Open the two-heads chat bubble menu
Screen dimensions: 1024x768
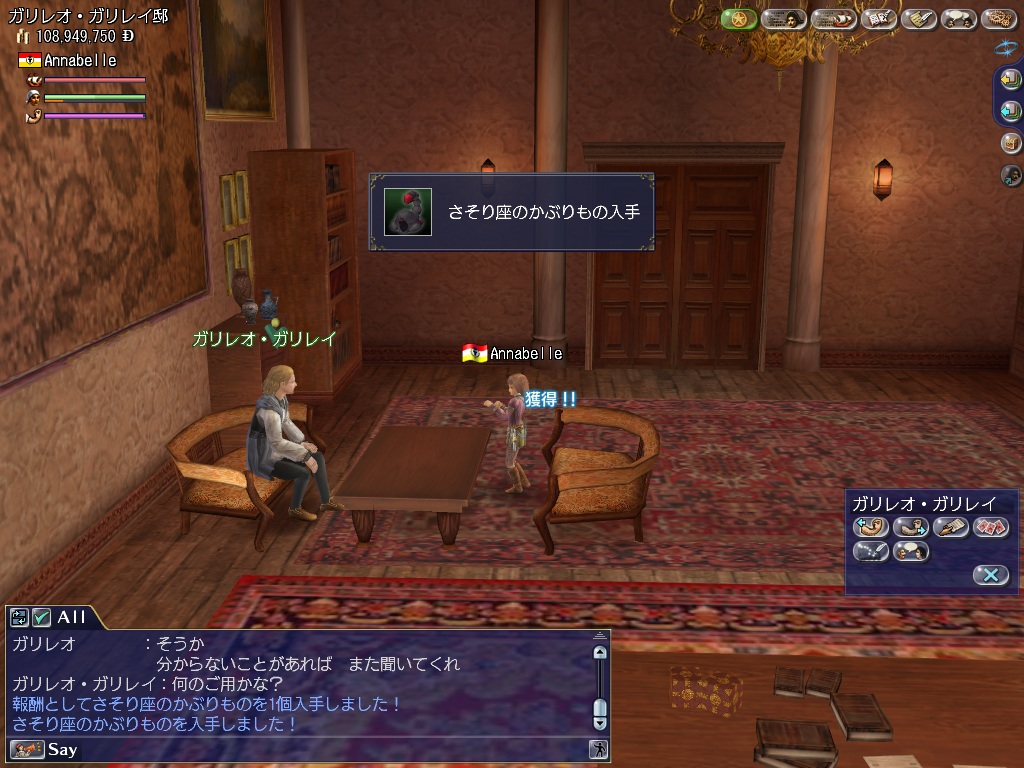tap(959, 19)
